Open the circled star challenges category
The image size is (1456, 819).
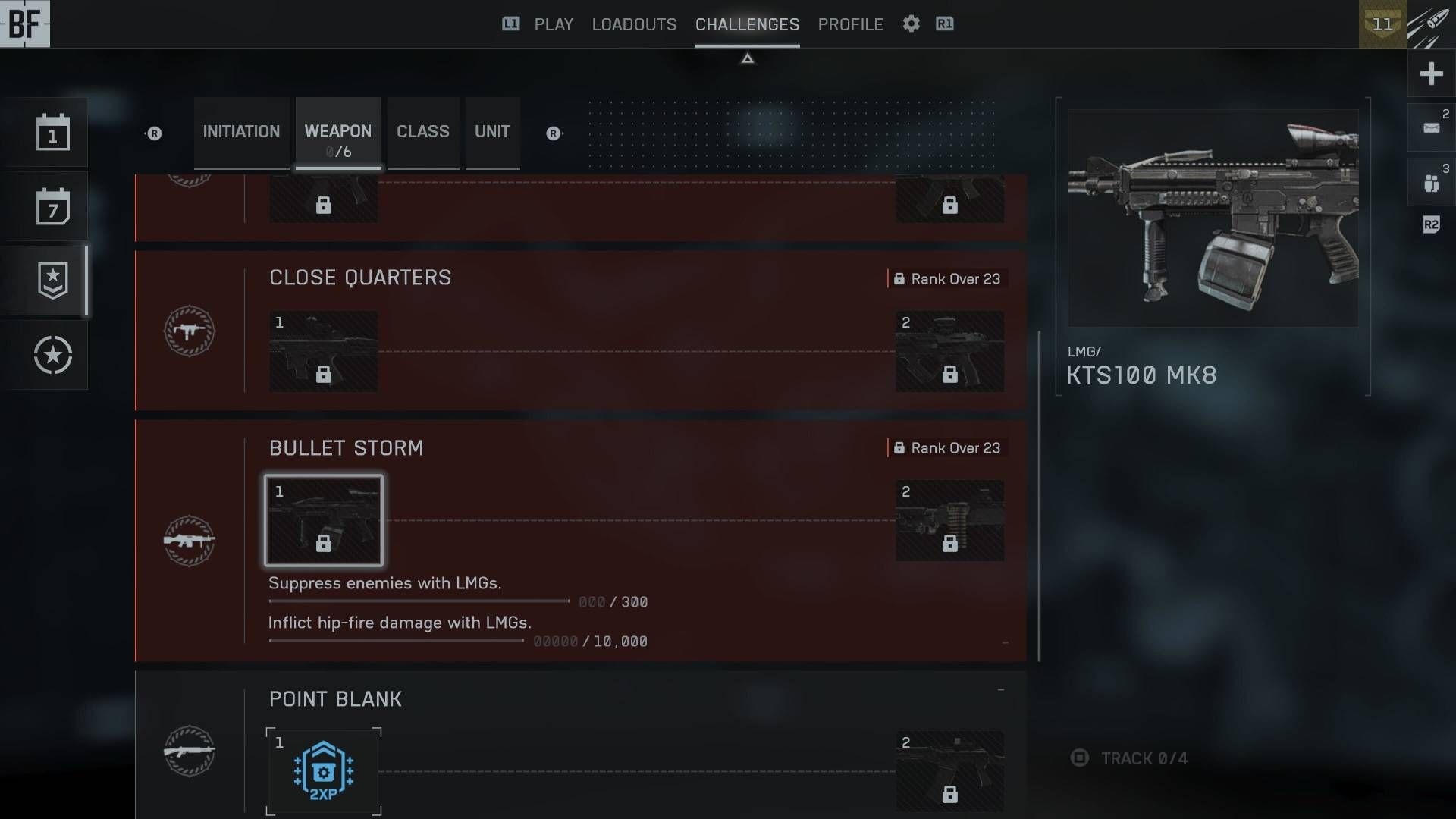click(52, 355)
